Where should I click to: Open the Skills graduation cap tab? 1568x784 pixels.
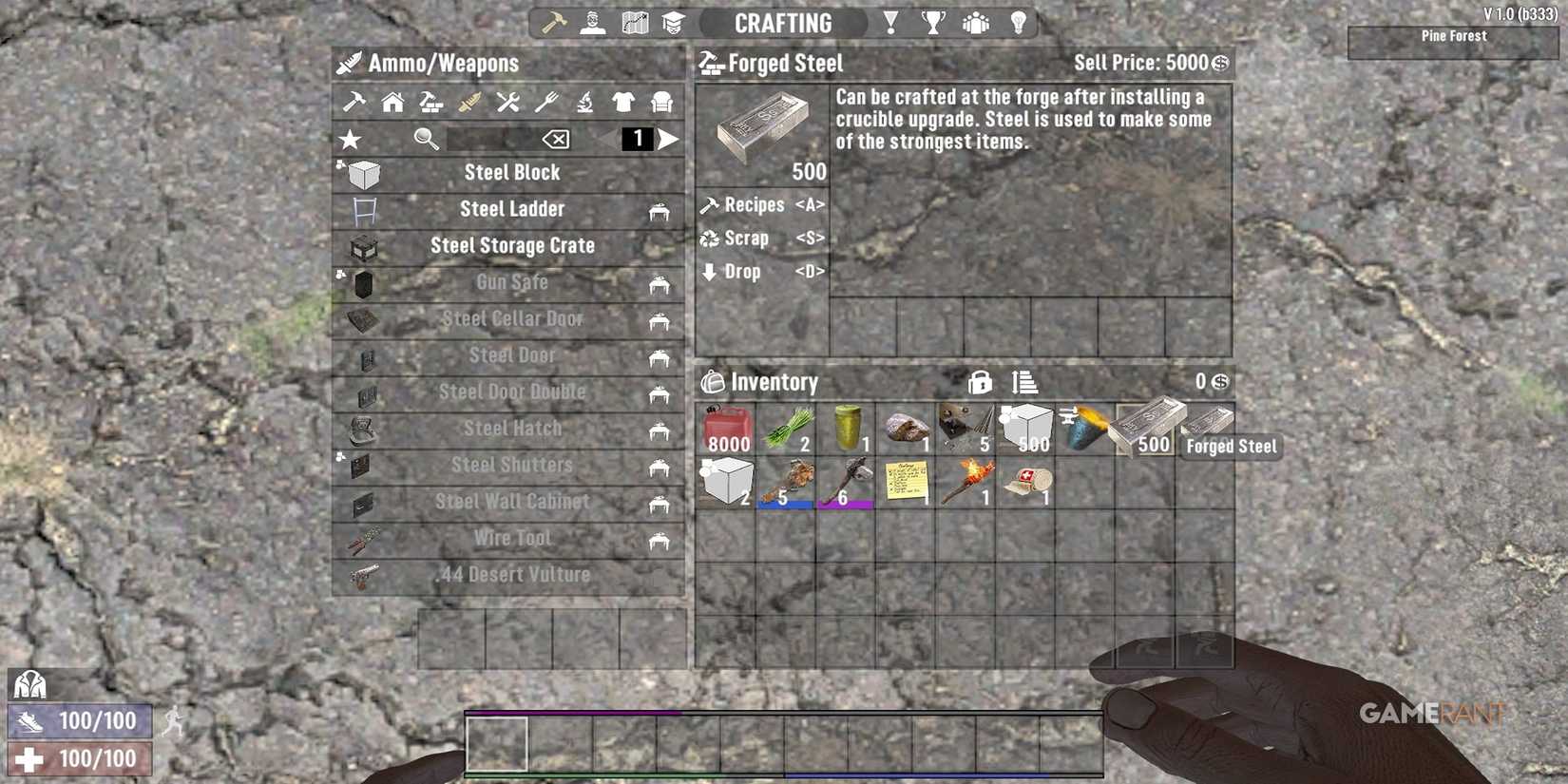tap(675, 22)
